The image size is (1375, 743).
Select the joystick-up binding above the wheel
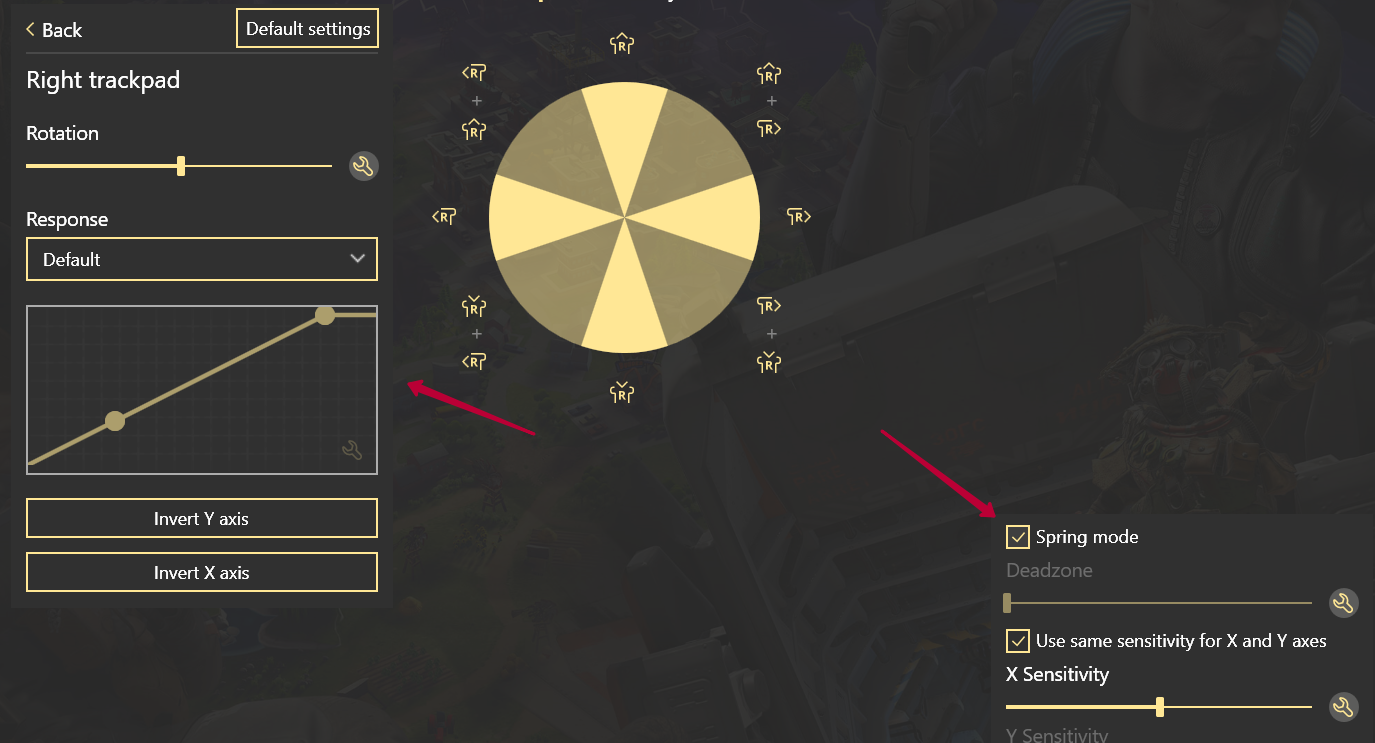pos(622,43)
